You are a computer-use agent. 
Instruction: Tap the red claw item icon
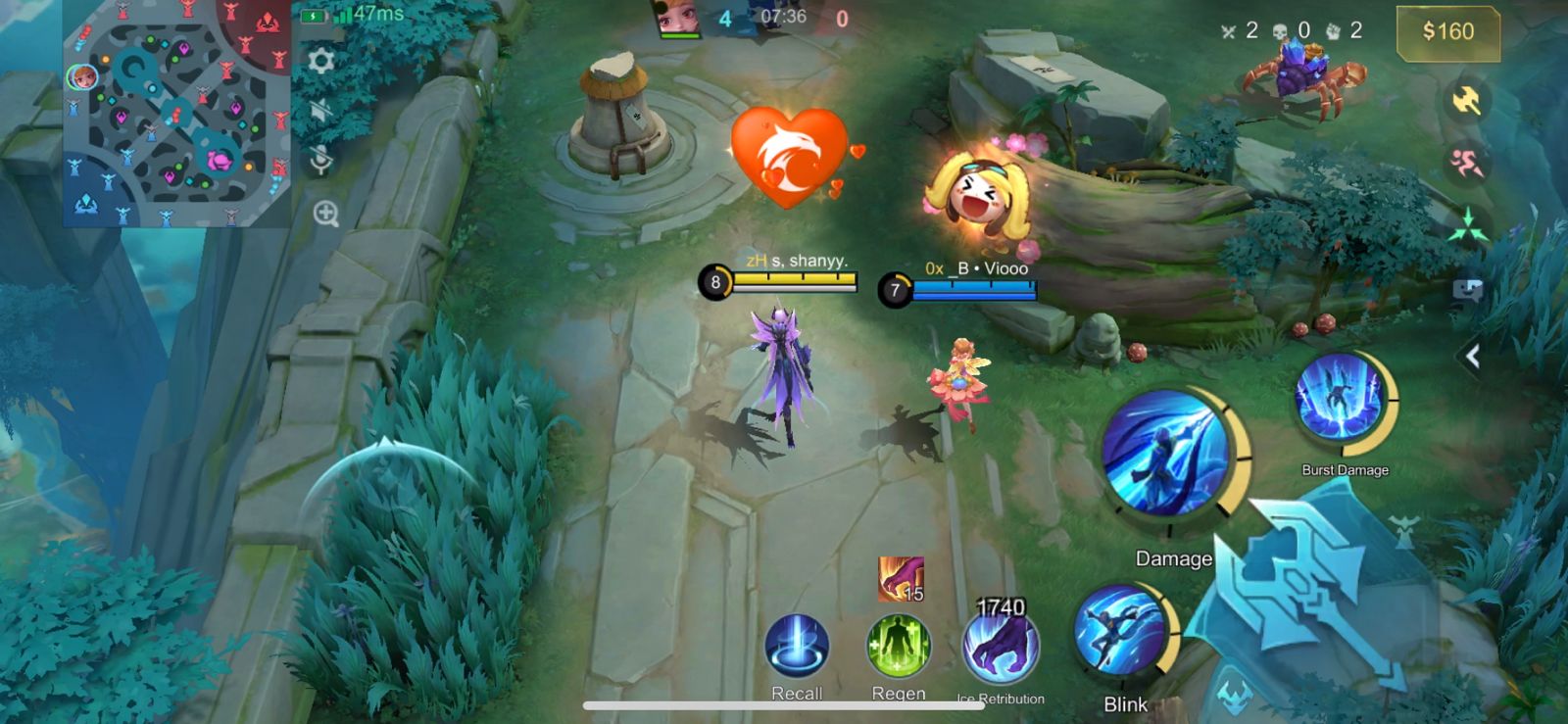click(901, 578)
